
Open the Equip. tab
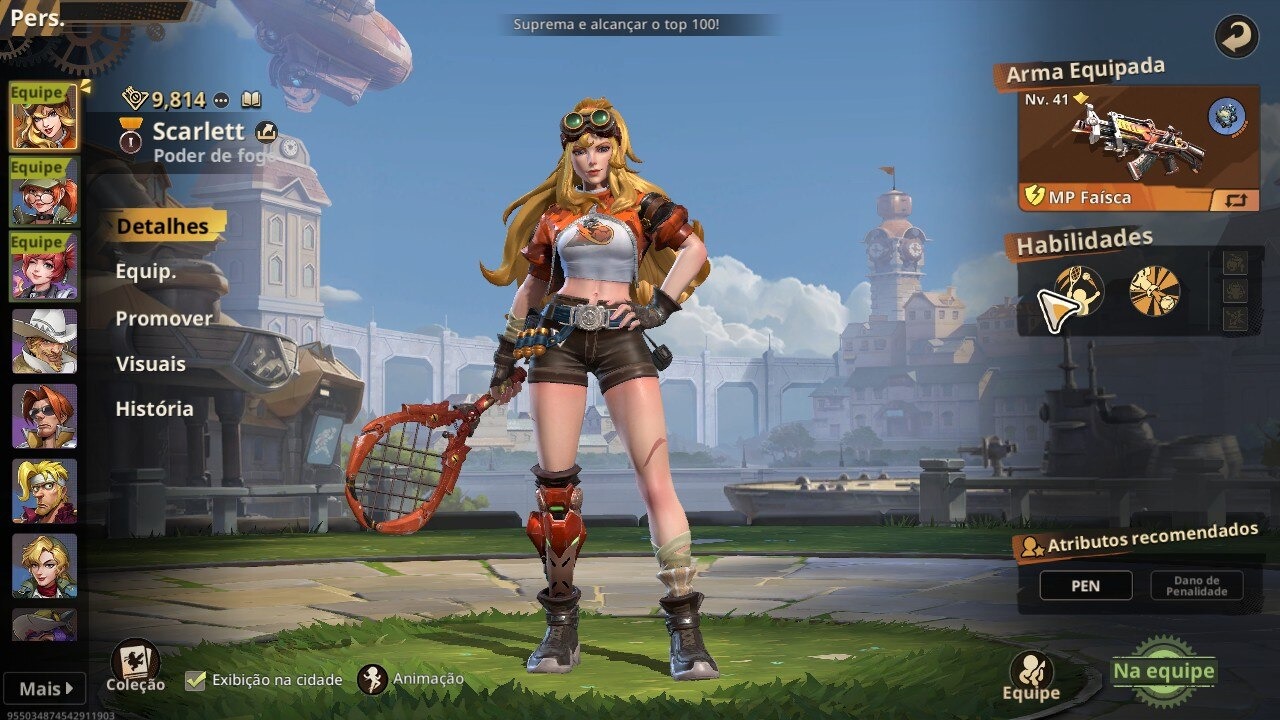146,272
